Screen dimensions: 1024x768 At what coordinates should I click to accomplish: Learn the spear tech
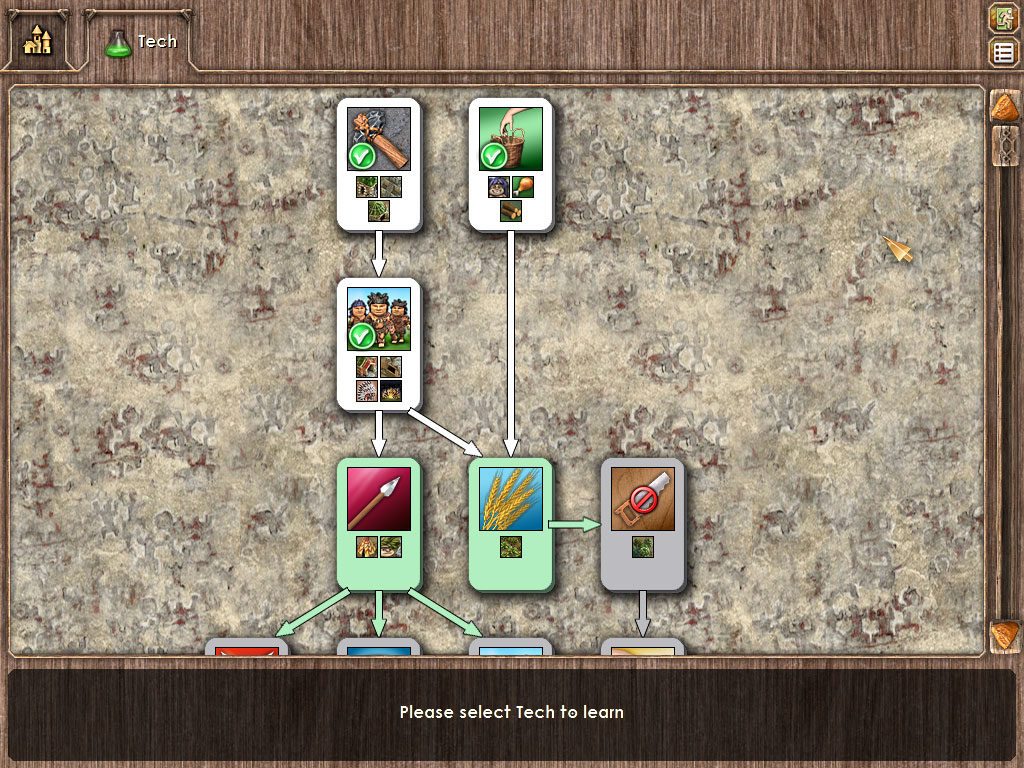379,524
